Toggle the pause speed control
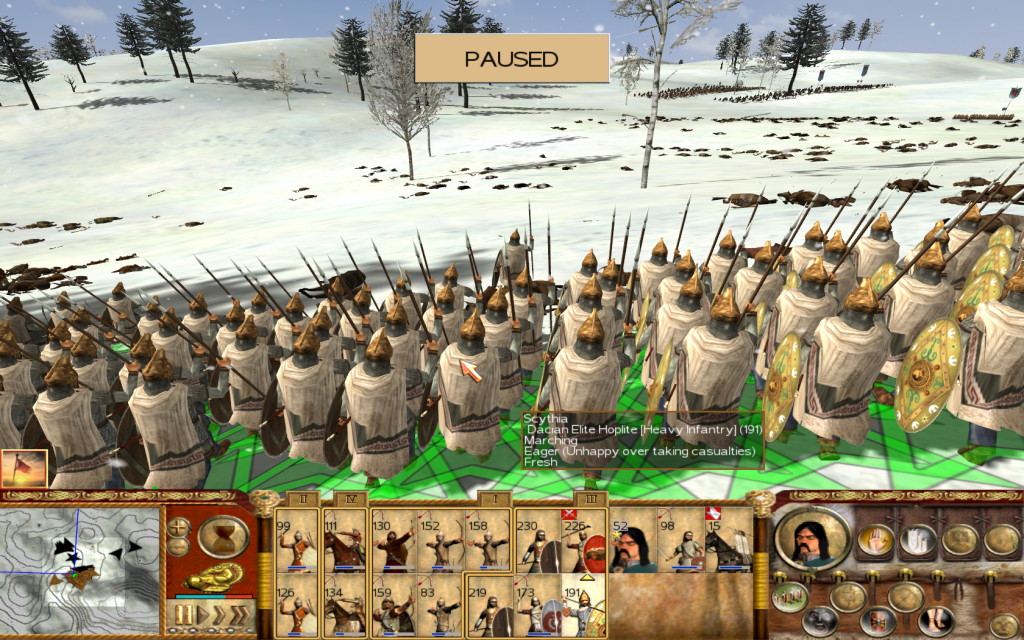Viewport: 1024px width, 640px height. [183, 613]
